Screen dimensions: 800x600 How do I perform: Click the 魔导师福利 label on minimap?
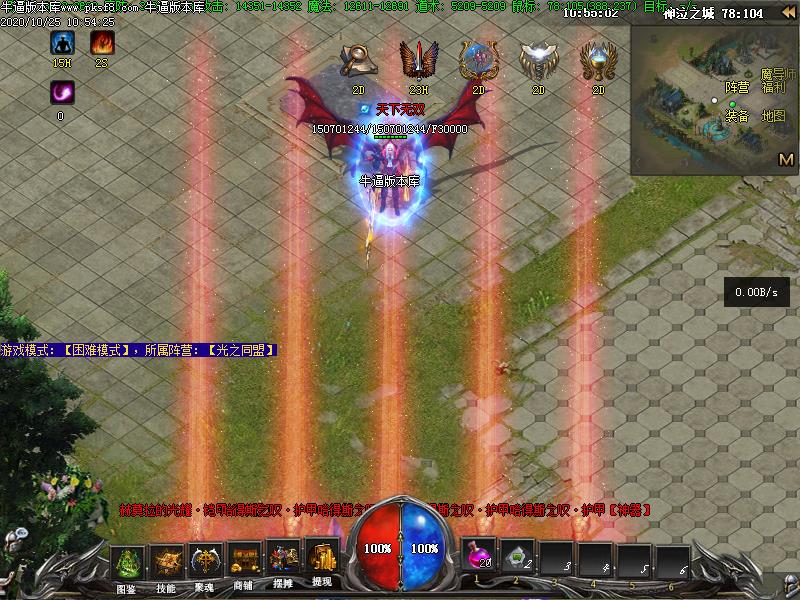click(x=777, y=81)
